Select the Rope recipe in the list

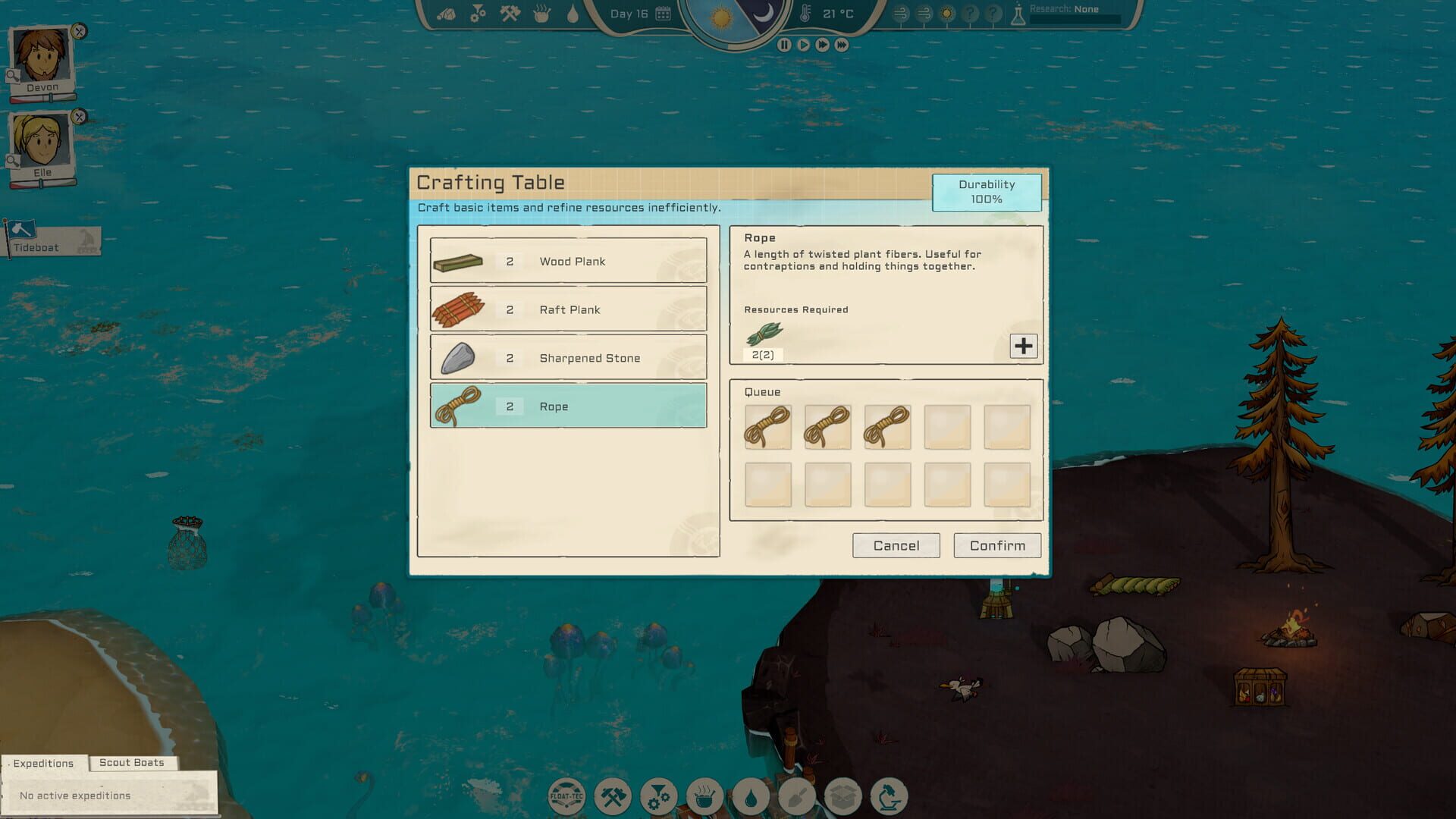coord(568,406)
